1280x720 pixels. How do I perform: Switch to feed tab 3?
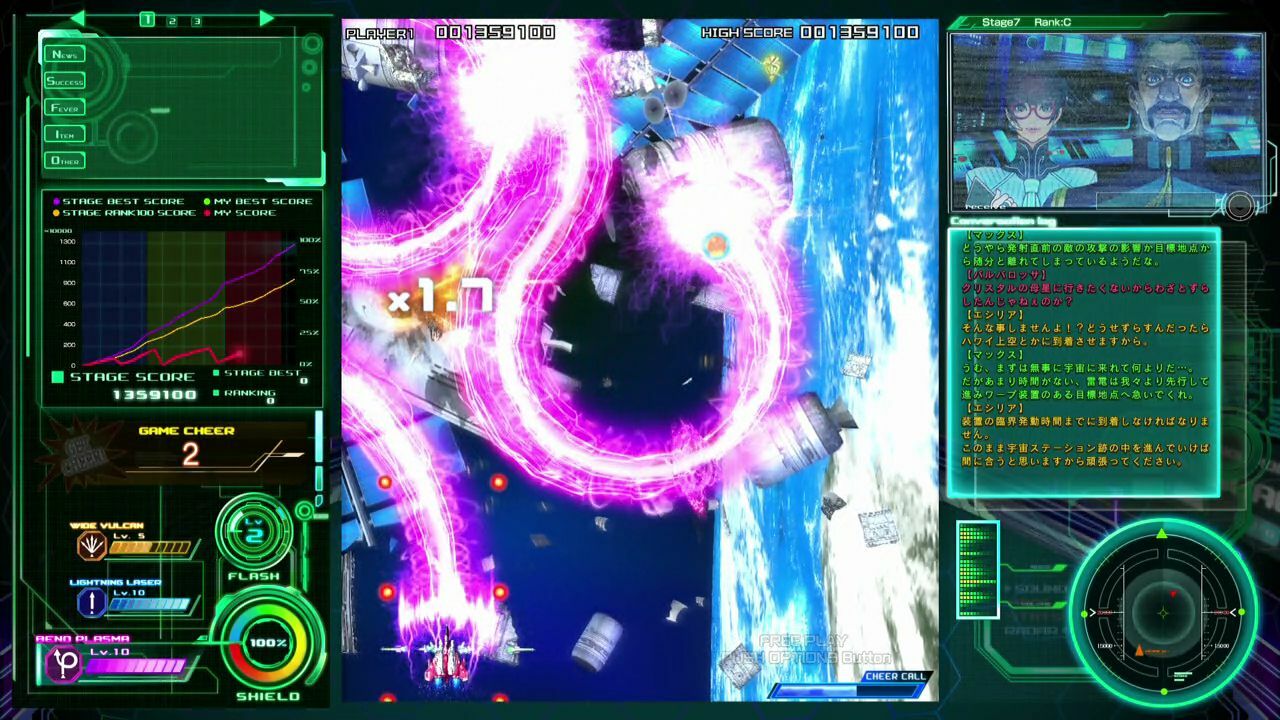pyautogui.click(x=197, y=20)
